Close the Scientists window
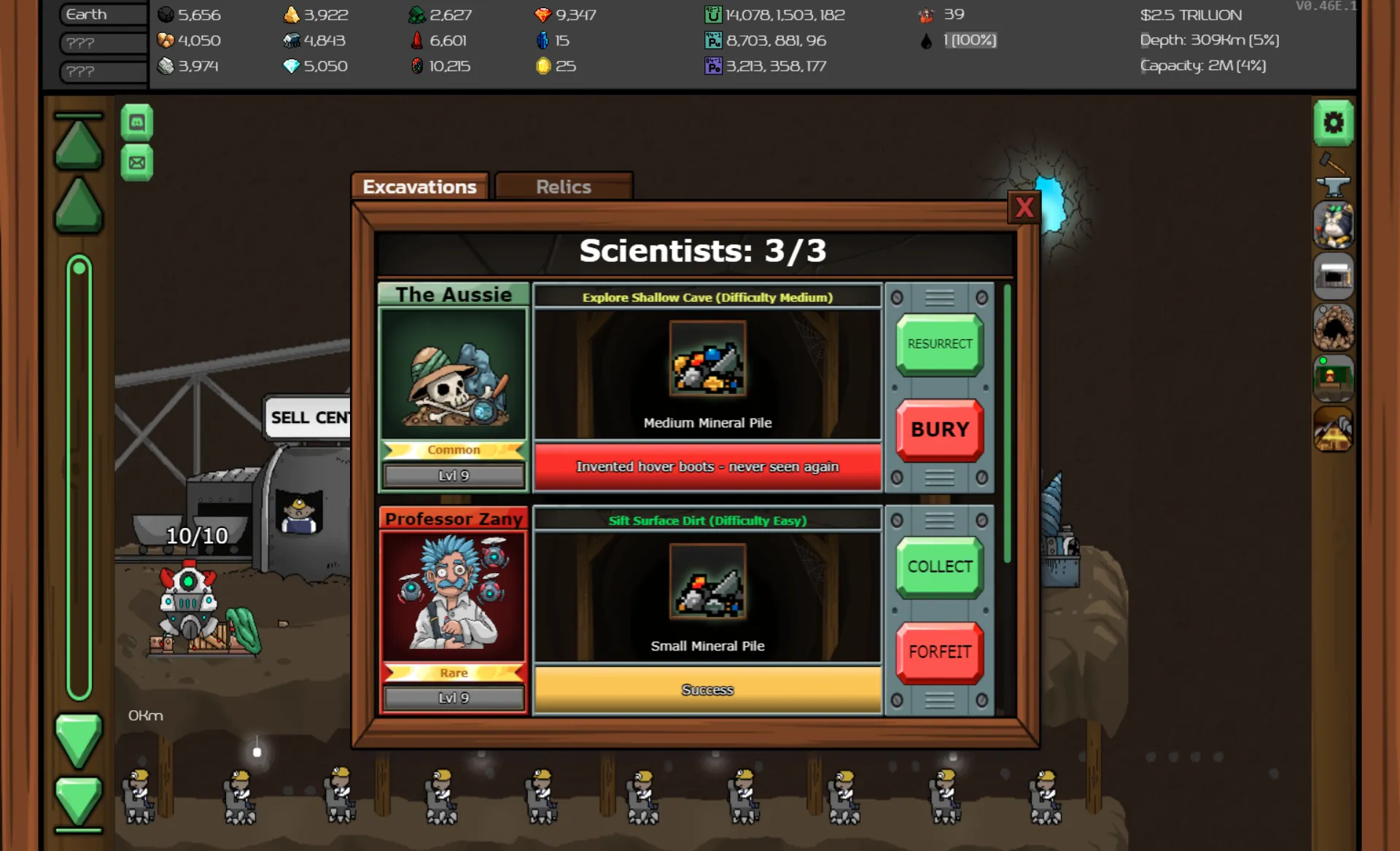This screenshot has width=1400, height=851. coord(1024,208)
